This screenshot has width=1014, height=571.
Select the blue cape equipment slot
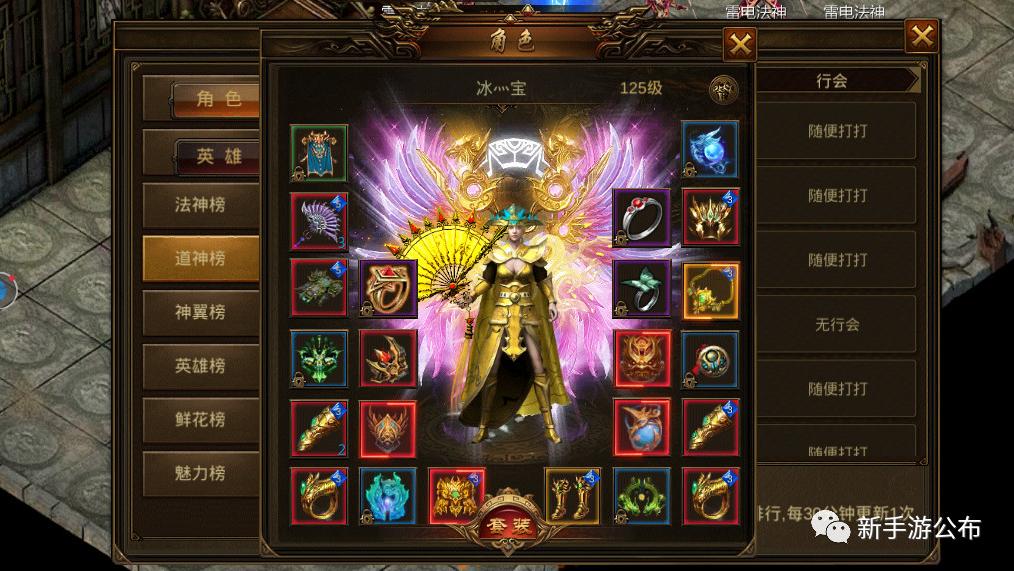319,152
